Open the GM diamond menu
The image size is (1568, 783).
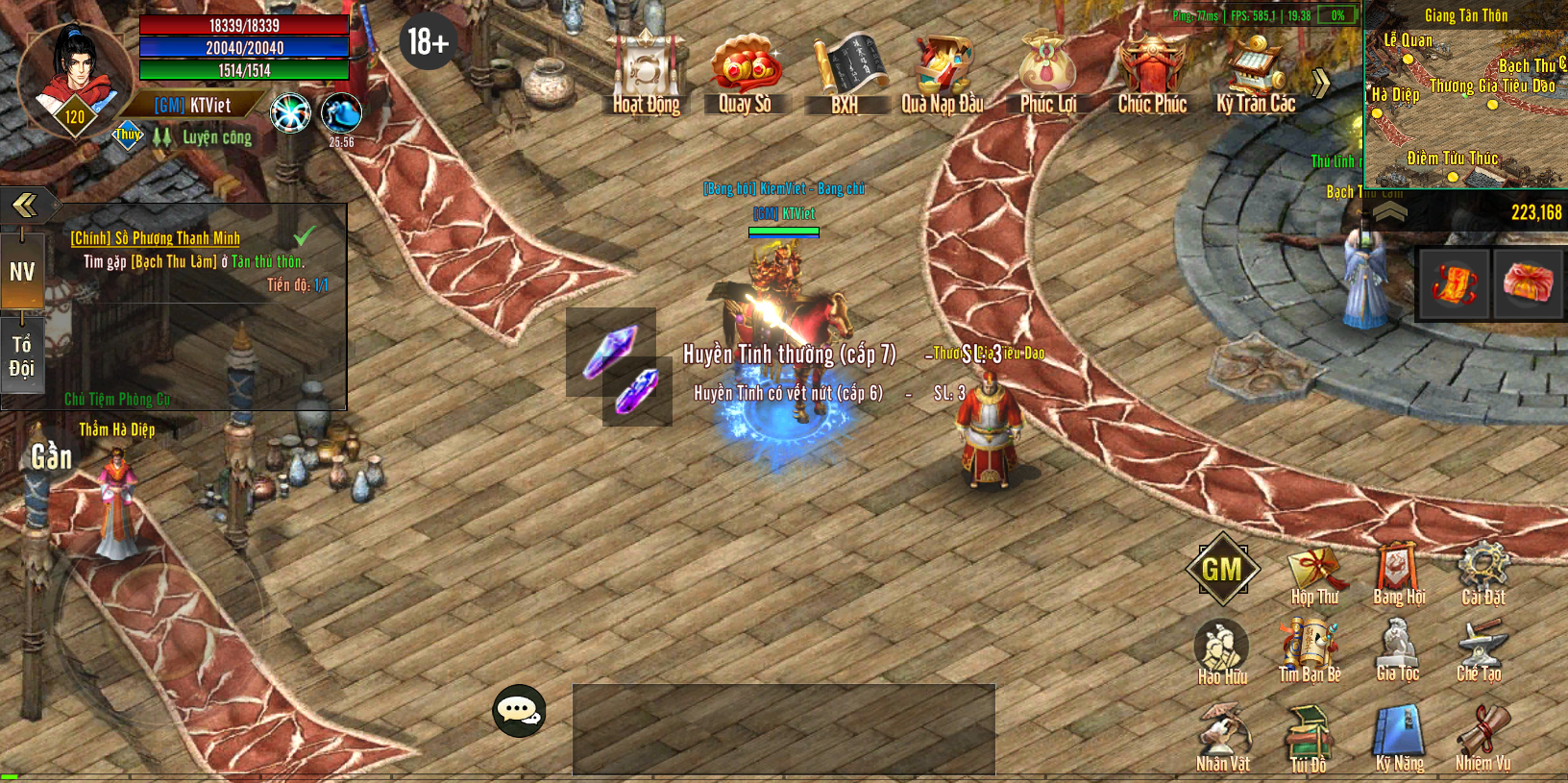[1221, 569]
